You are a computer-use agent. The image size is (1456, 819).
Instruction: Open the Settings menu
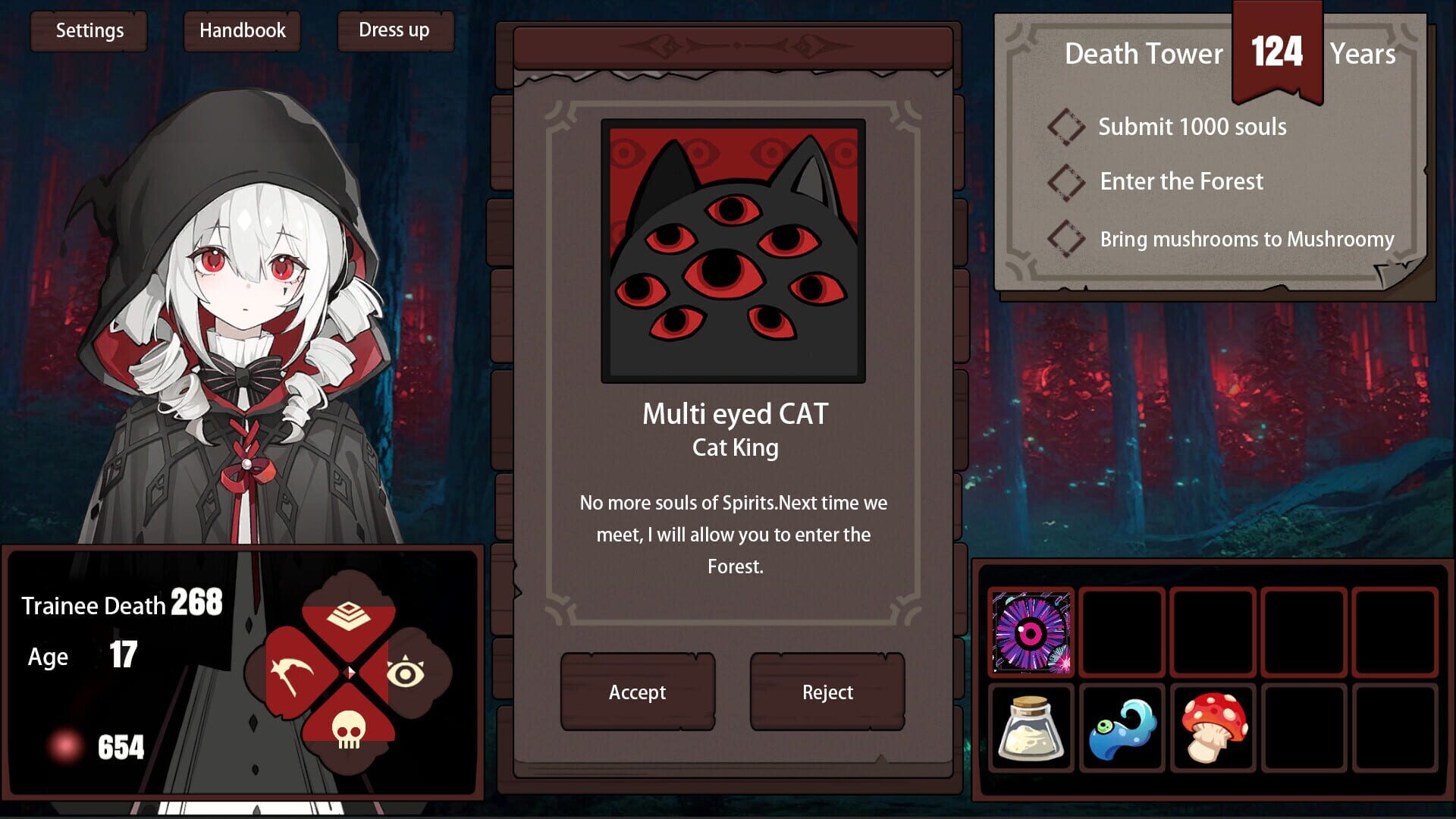[x=89, y=31]
